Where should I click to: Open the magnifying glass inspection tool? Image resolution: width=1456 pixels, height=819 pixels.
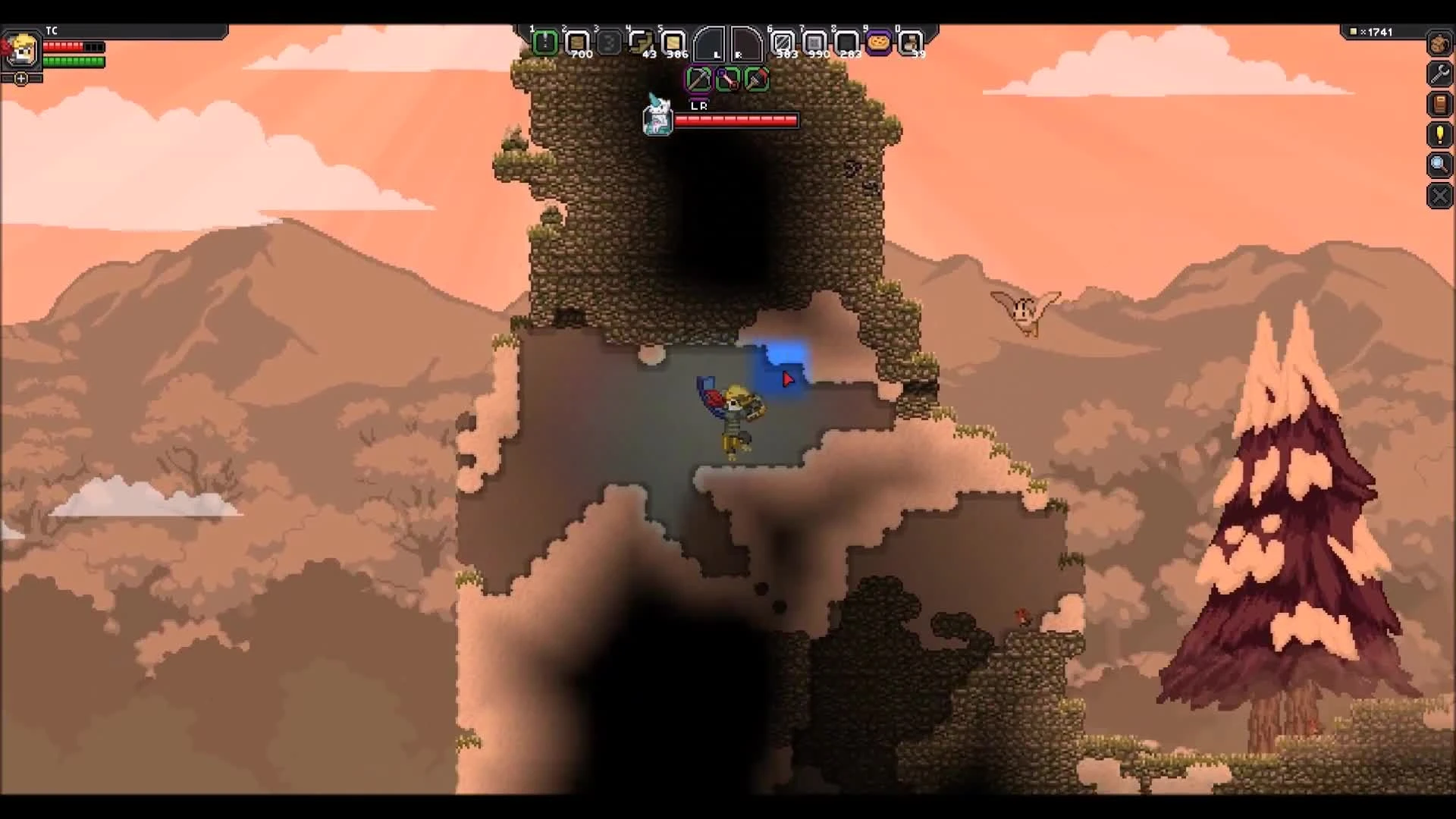(x=1439, y=165)
